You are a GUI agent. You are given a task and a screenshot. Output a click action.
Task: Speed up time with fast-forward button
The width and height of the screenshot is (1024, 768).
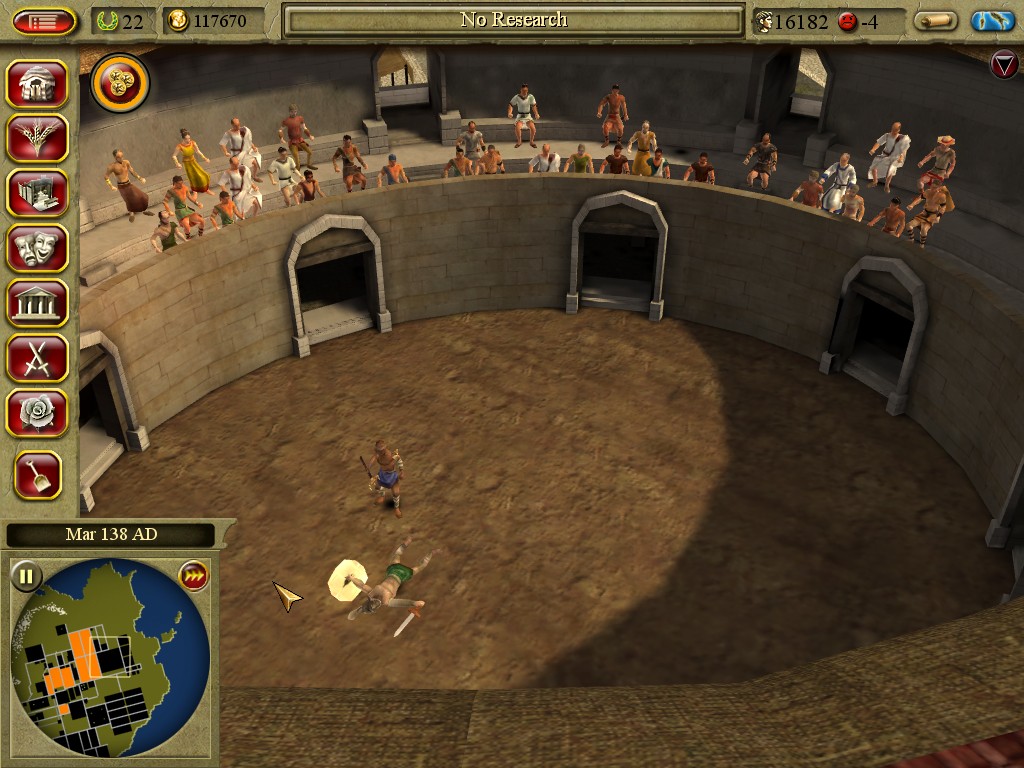(192, 576)
